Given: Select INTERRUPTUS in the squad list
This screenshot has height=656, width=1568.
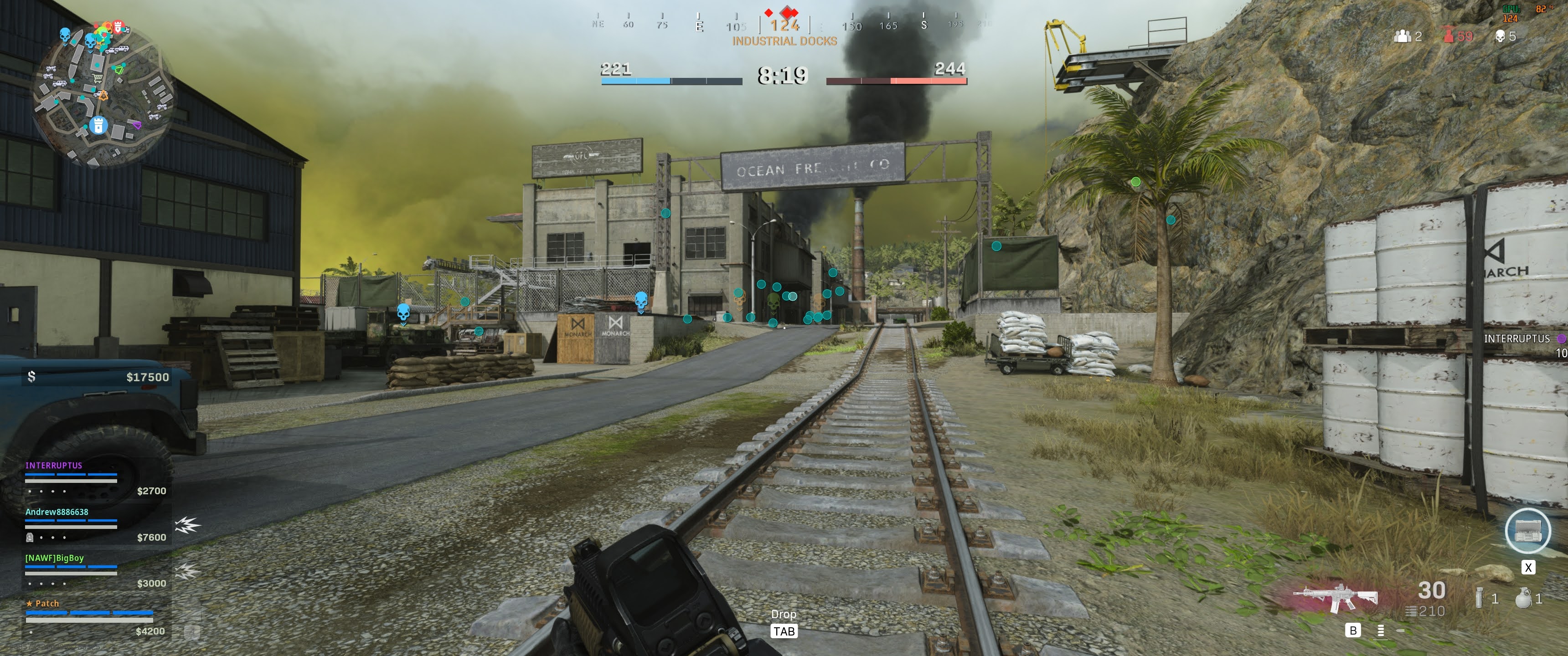Looking at the screenshot, I should coord(54,466).
